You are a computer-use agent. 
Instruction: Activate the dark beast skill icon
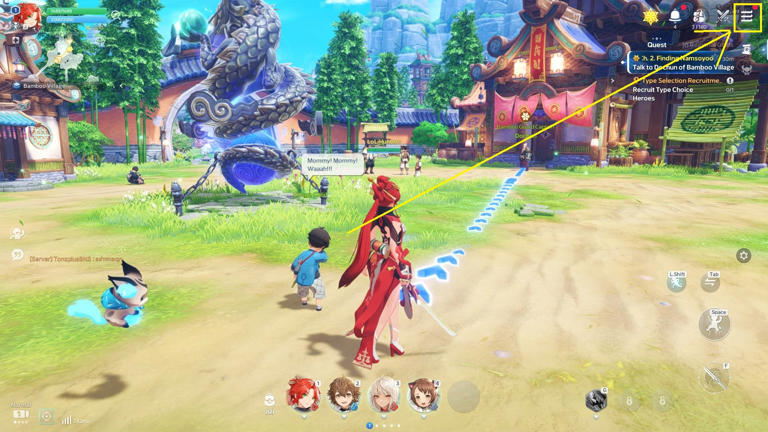(x=596, y=400)
